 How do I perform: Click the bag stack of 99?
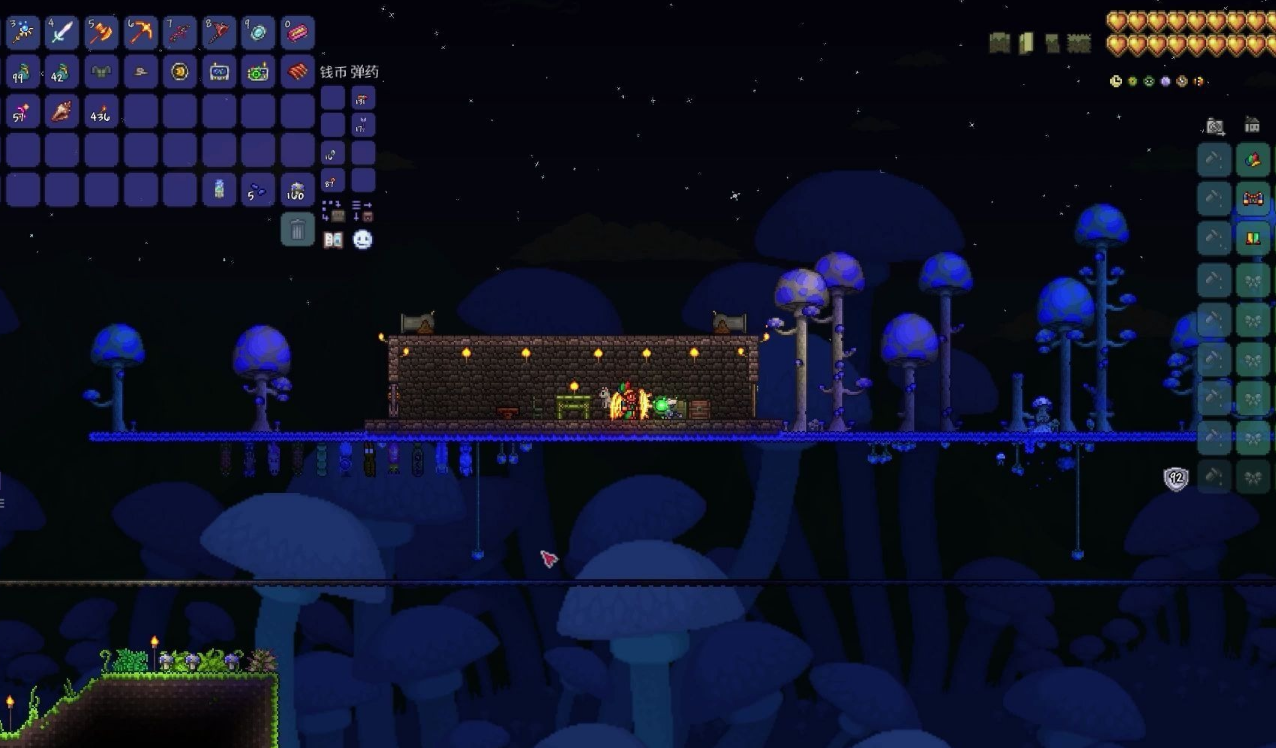(x=23, y=72)
